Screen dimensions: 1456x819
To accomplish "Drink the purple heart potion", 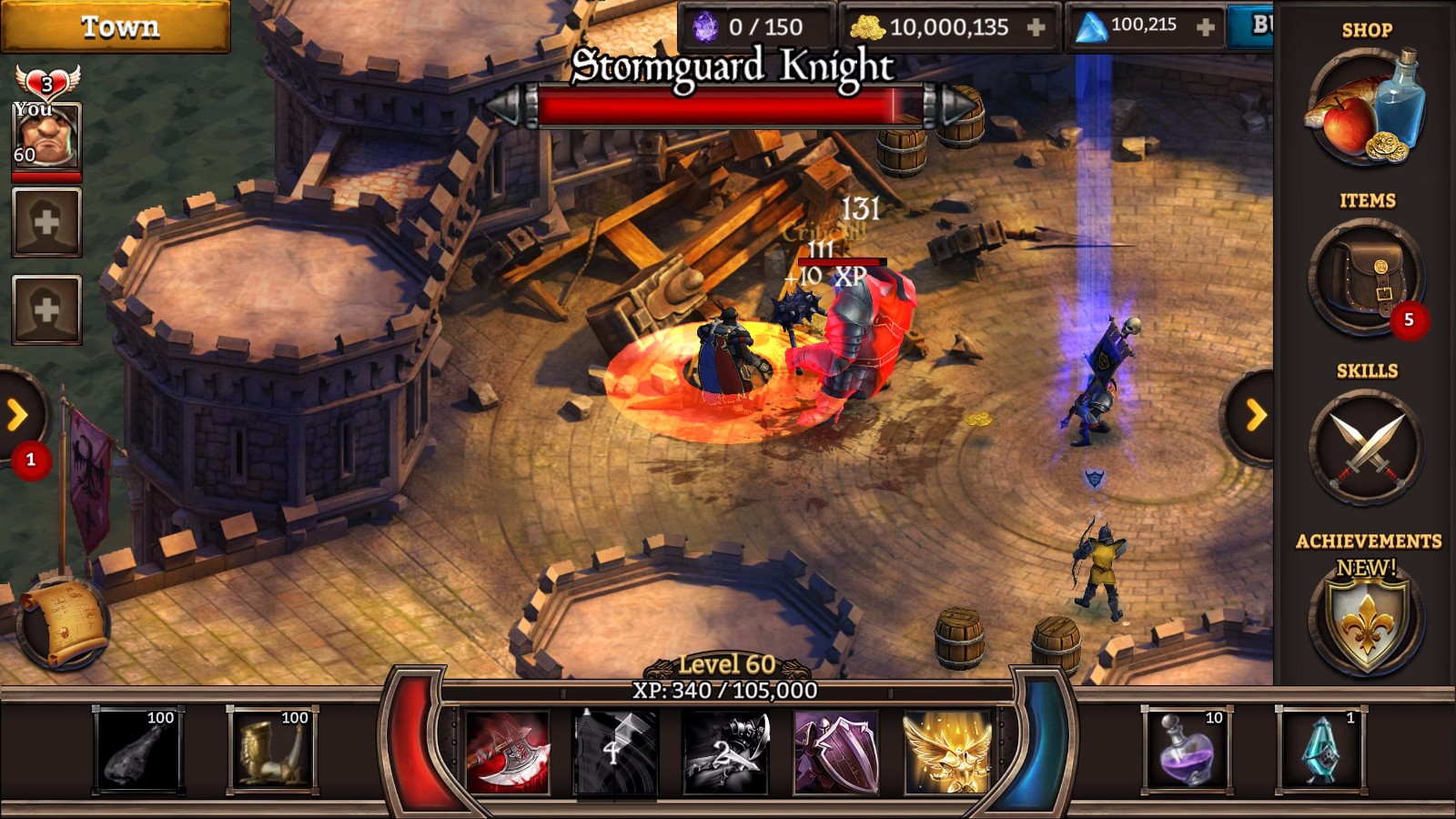I will 1186,751.
